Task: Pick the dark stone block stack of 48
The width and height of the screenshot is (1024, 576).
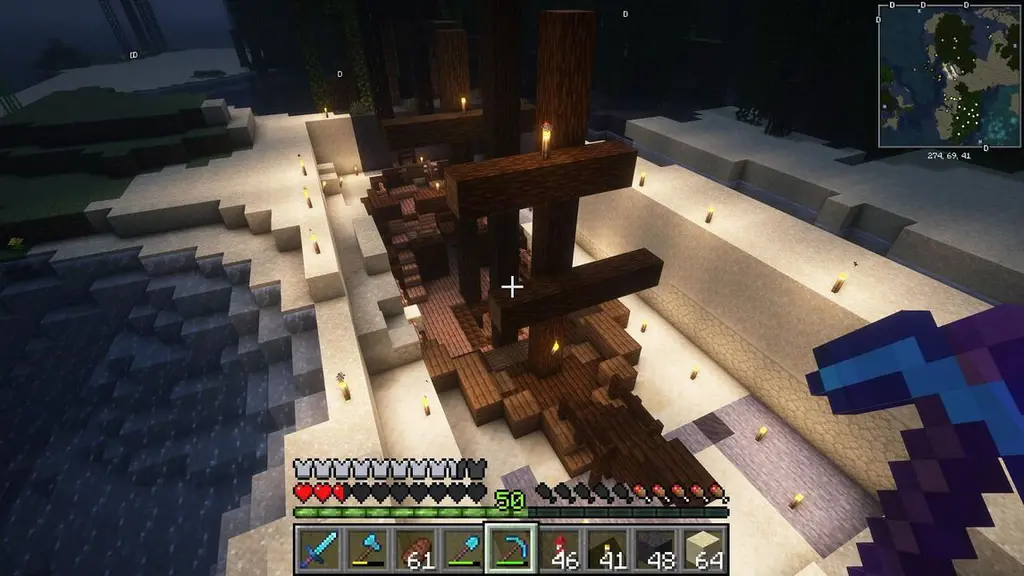Action: 654,549
